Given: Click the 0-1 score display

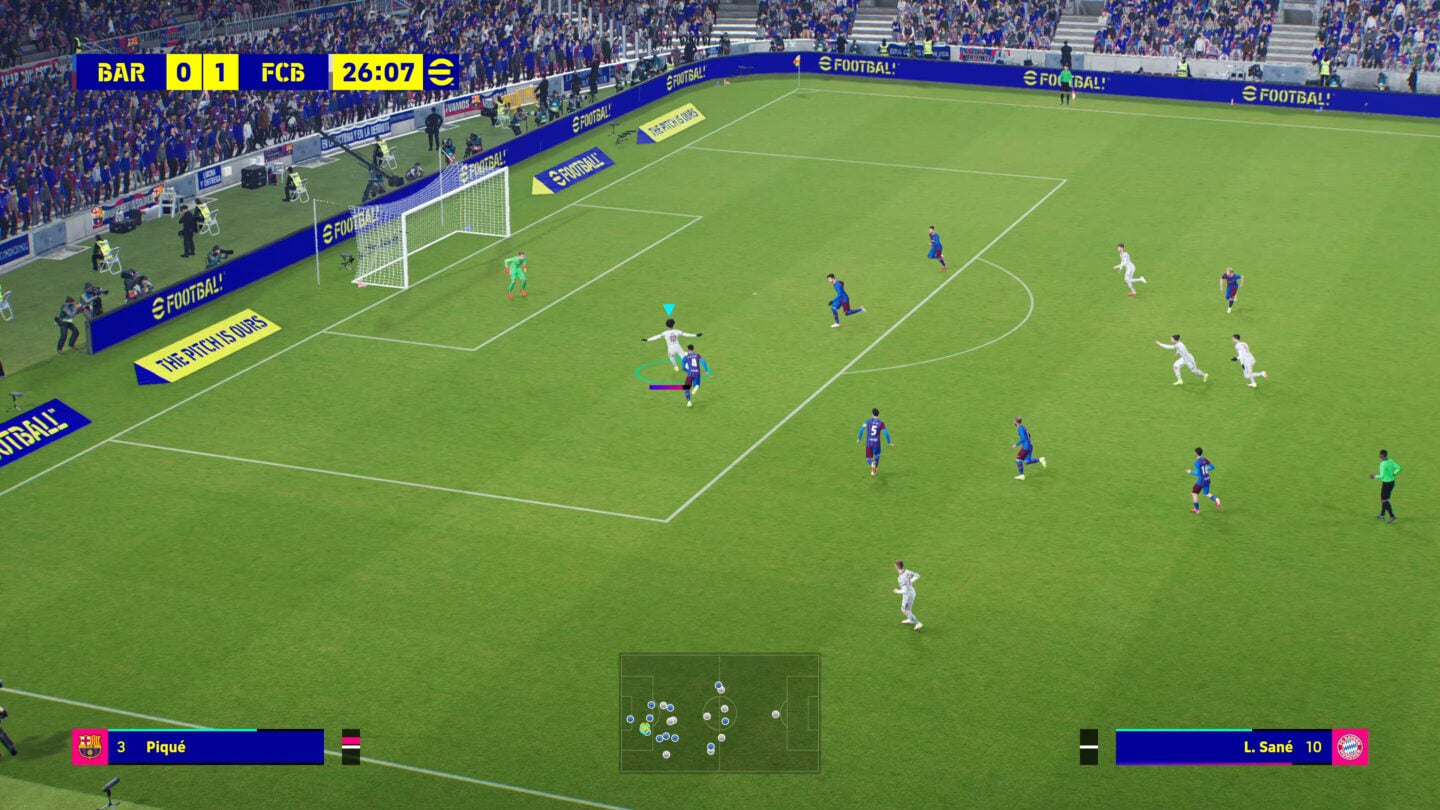Looking at the screenshot, I should click(201, 72).
